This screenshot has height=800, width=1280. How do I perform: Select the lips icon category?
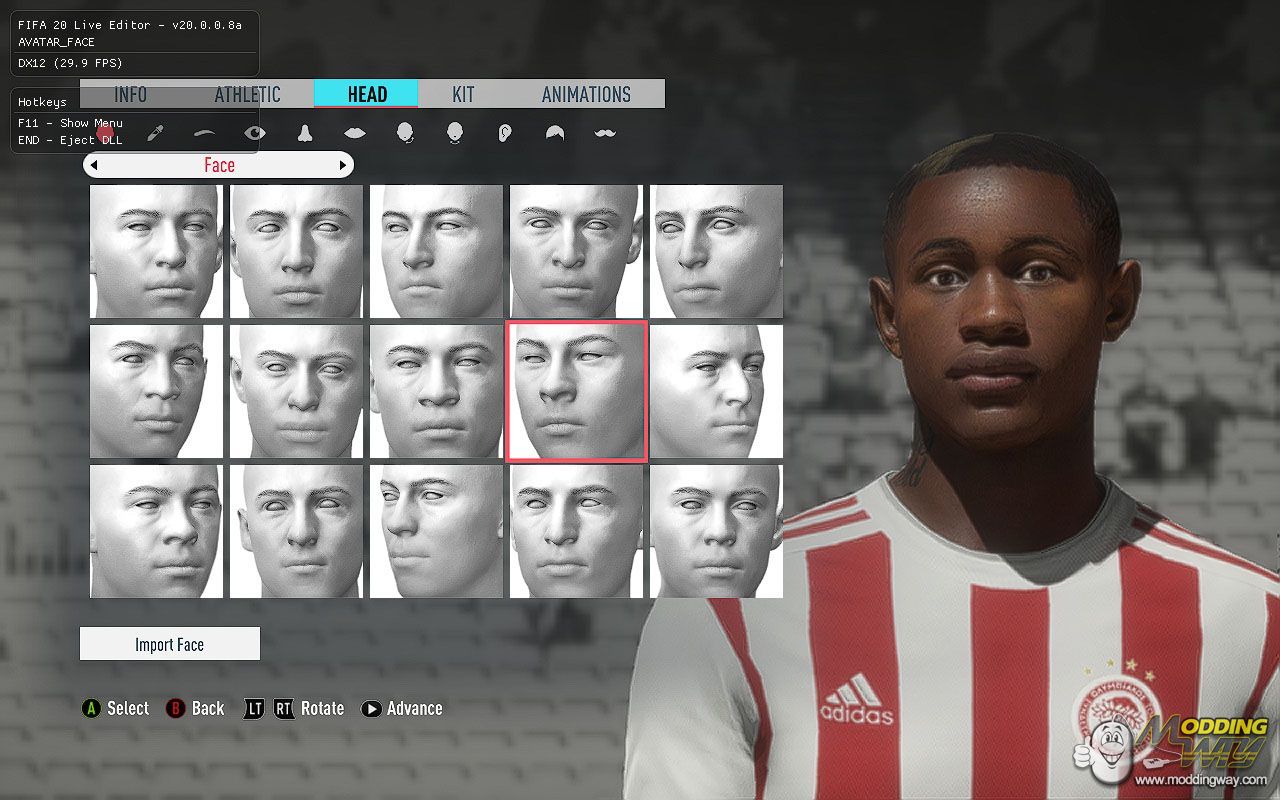(x=355, y=133)
